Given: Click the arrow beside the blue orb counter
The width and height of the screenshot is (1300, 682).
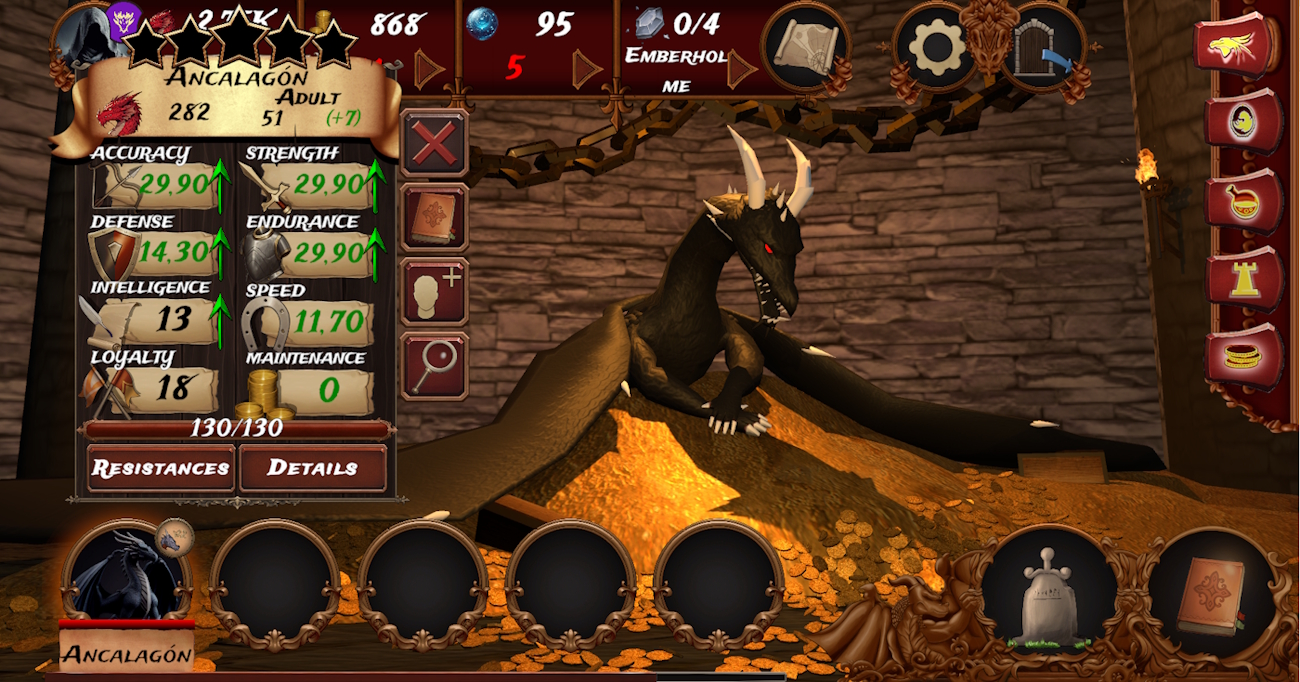Looking at the screenshot, I should pos(587,68).
